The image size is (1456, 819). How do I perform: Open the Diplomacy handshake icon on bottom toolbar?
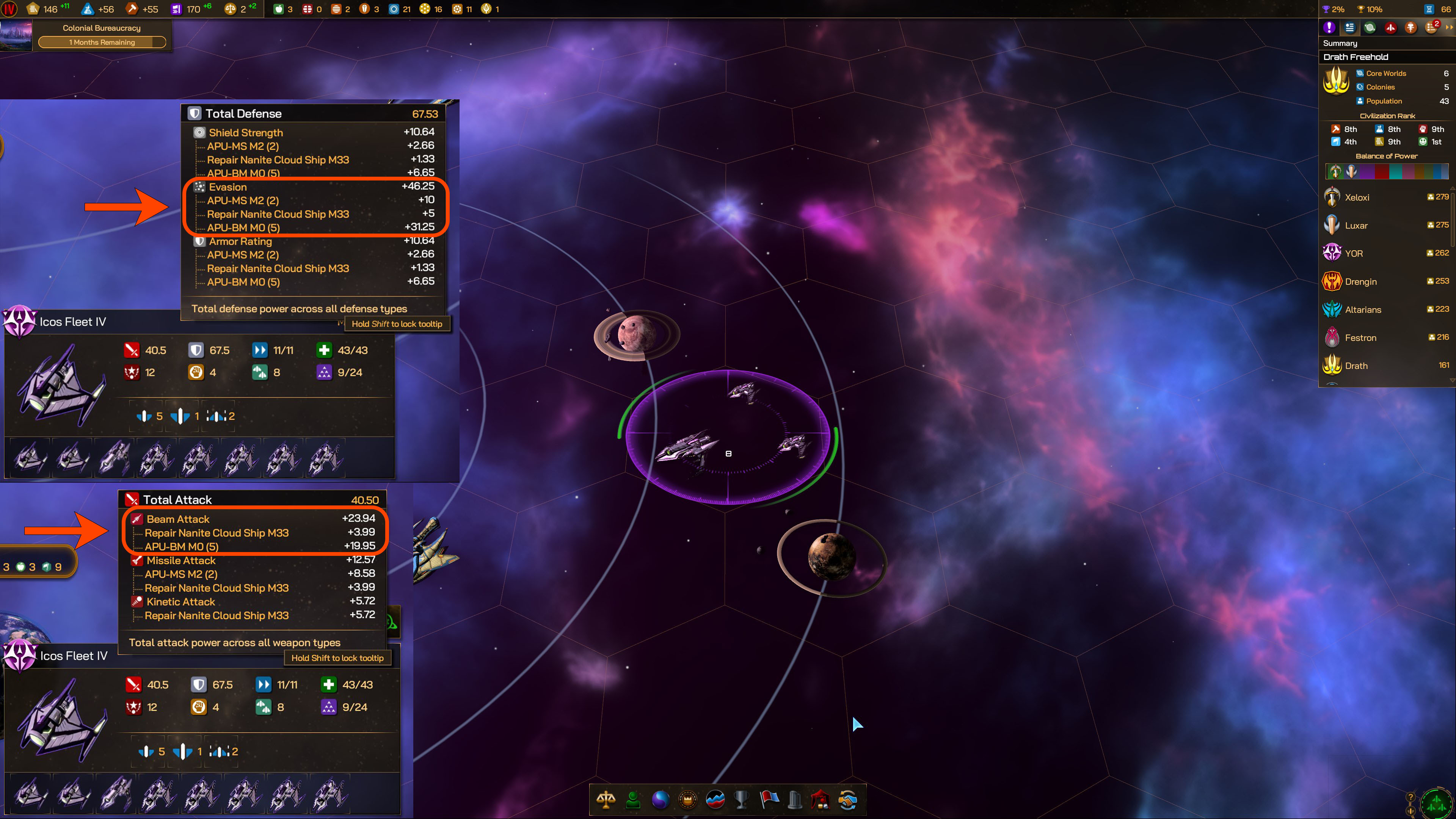click(x=848, y=801)
